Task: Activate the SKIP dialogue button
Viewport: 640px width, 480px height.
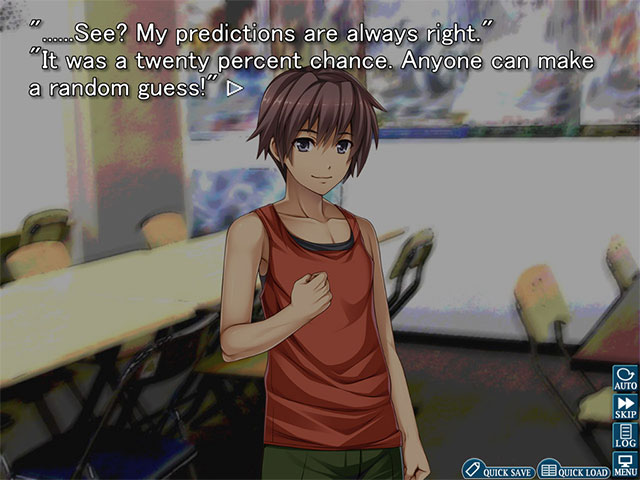Action: [625, 408]
